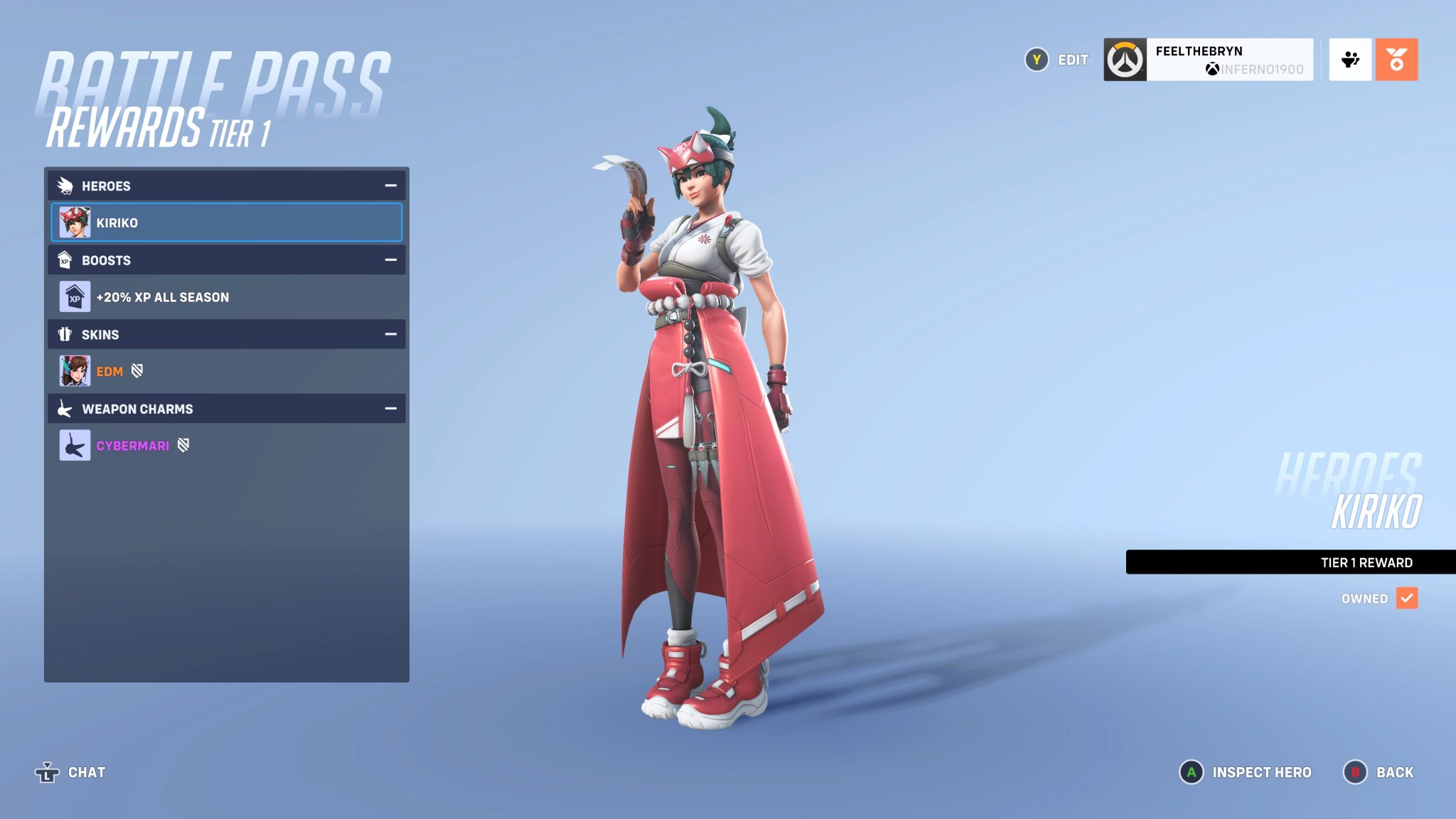Open the social groups icon top right

tap(1350, 60)
